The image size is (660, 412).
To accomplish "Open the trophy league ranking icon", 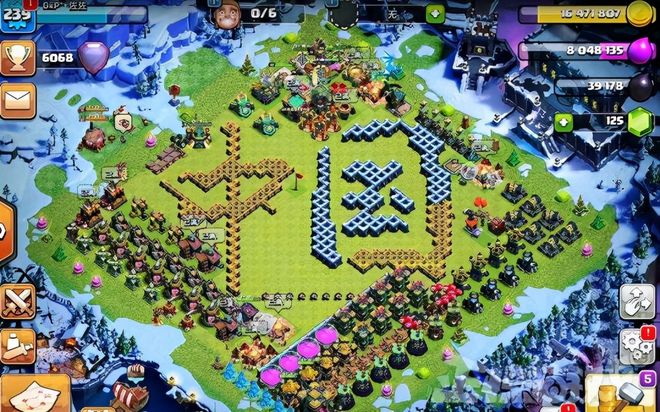I will (x=15, y=58).
